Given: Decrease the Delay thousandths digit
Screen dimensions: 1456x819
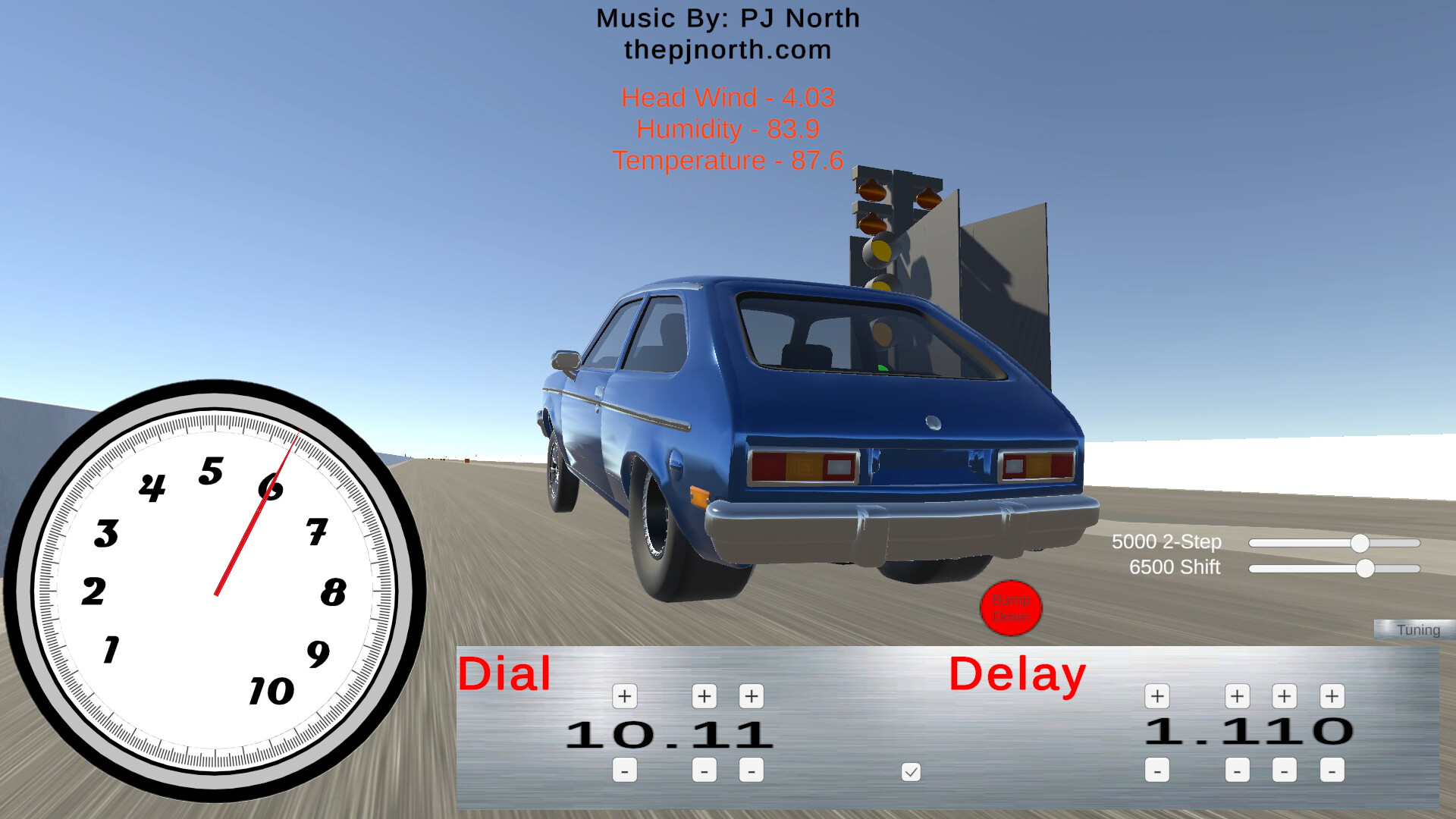Looking at the screenshot, I should (x=1331, y=770).
